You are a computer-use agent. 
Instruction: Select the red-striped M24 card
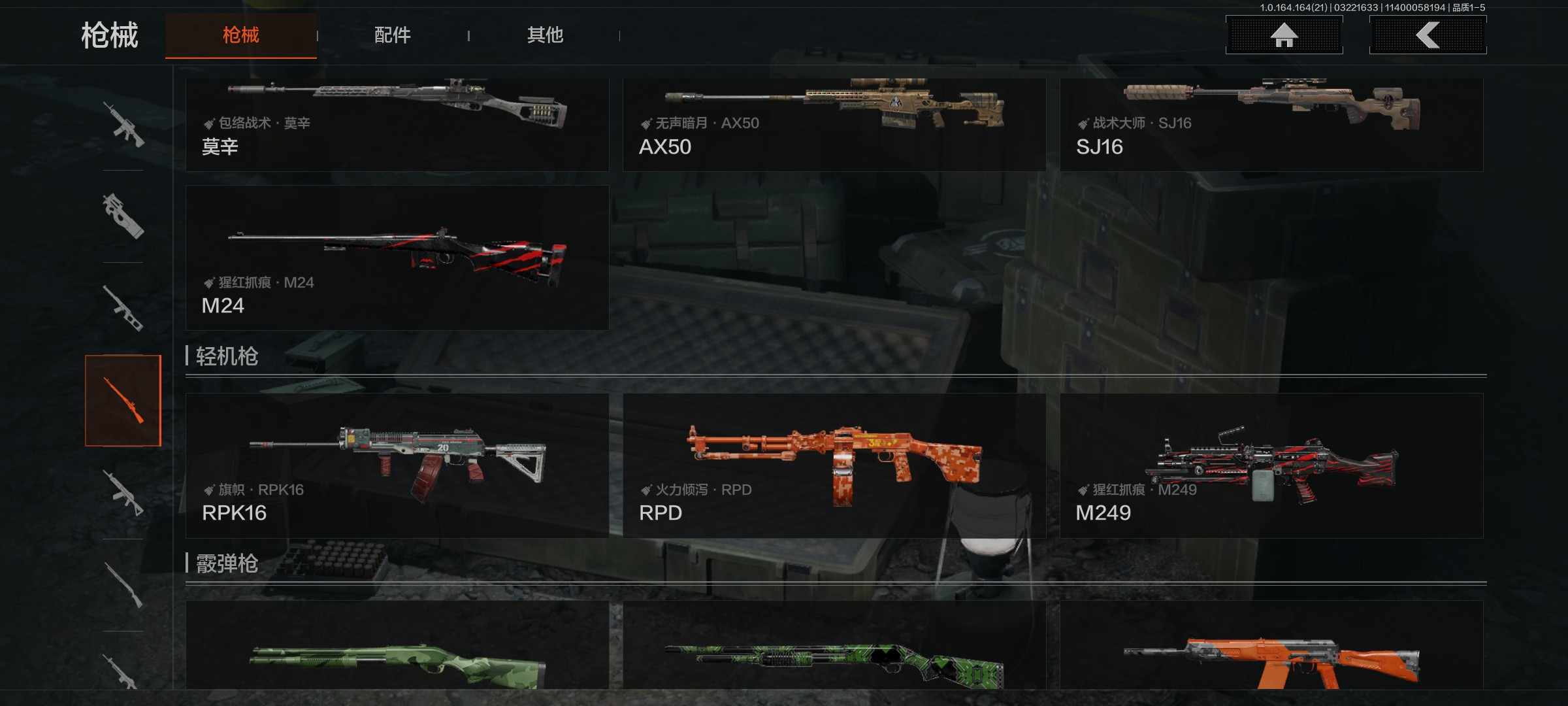tap(397, 258)
